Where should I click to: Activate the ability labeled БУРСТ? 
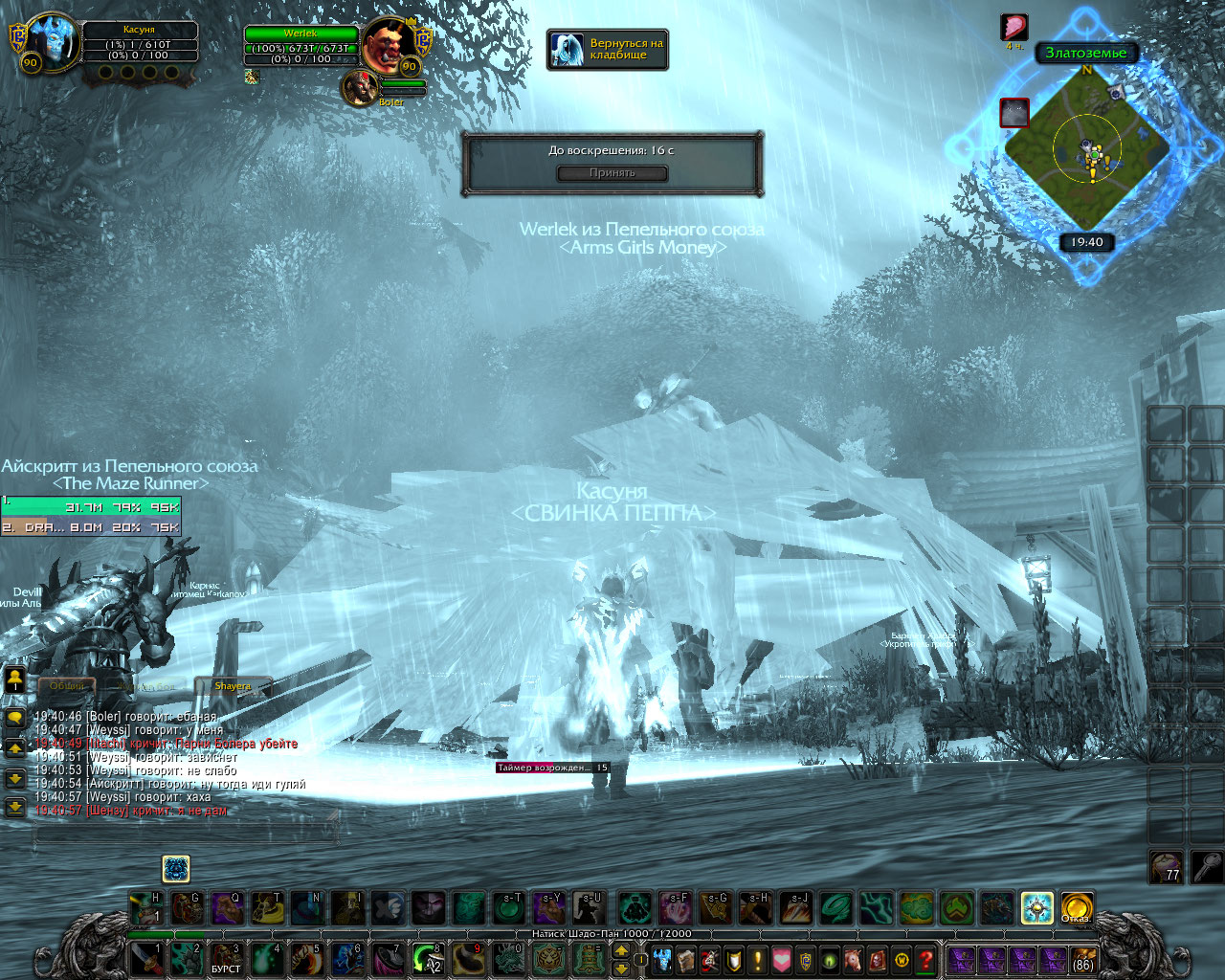click(x=226, y=959)
